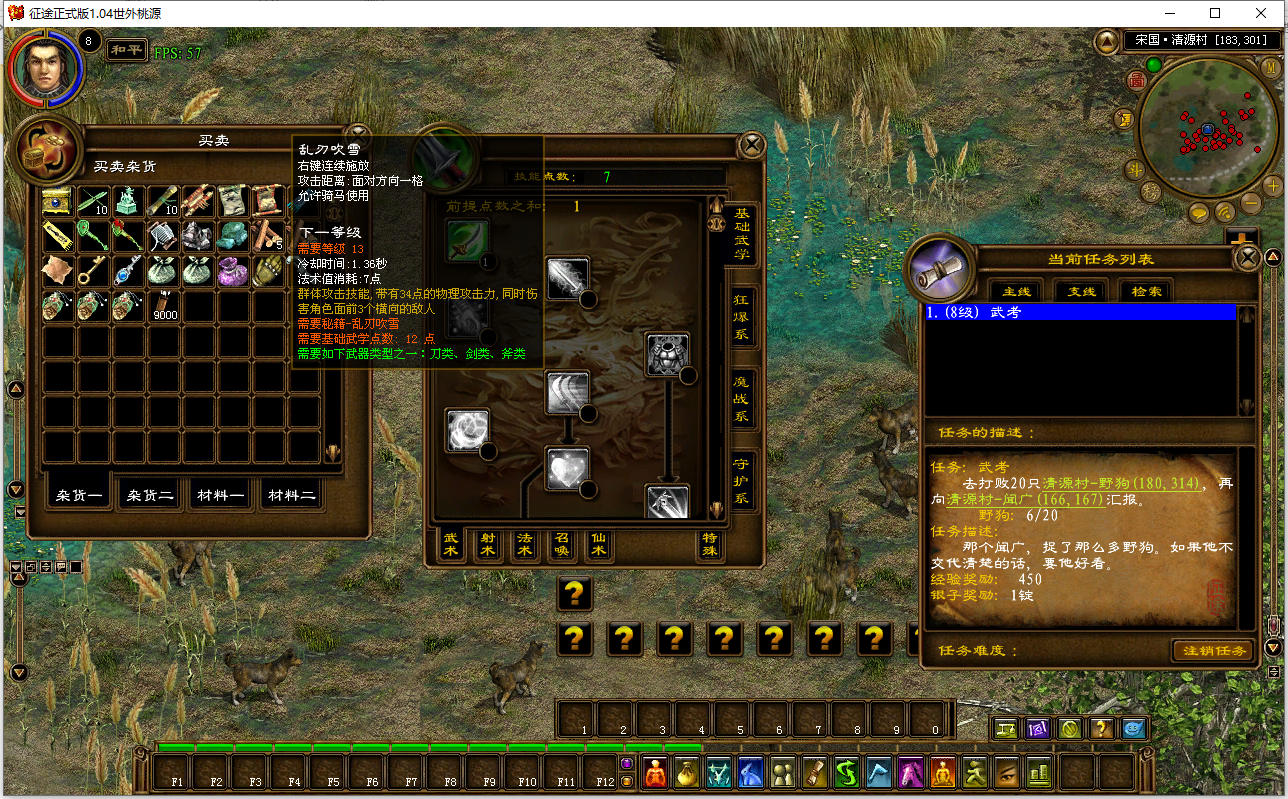The image size is (1288, 799).
Task: Close the current quest list window
Action: pyautogui.click(x=1247, y=258)
